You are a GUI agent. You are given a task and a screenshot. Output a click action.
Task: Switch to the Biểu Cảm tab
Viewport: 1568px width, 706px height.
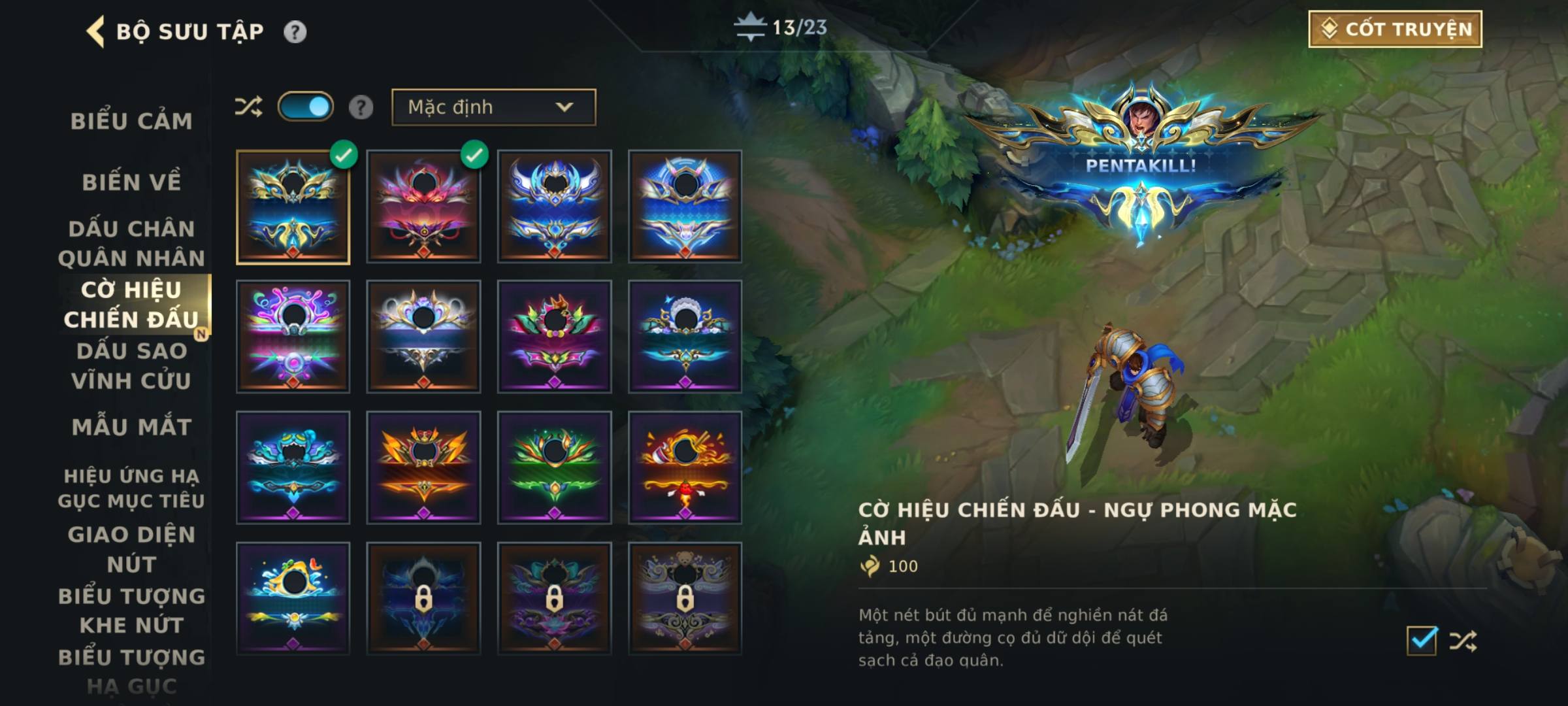[131, 121]
